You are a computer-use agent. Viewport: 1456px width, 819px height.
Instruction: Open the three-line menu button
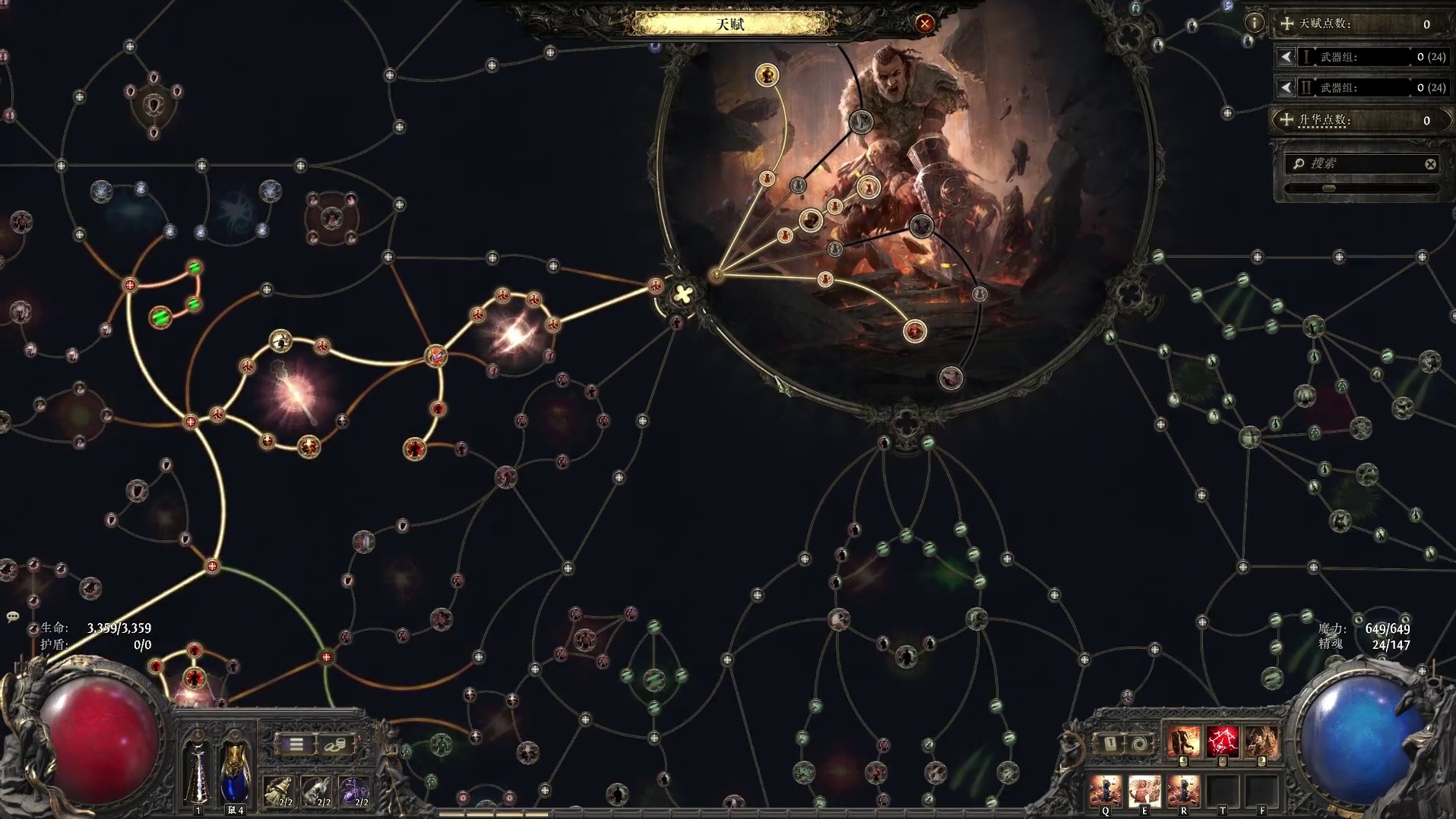click(296, 745)
